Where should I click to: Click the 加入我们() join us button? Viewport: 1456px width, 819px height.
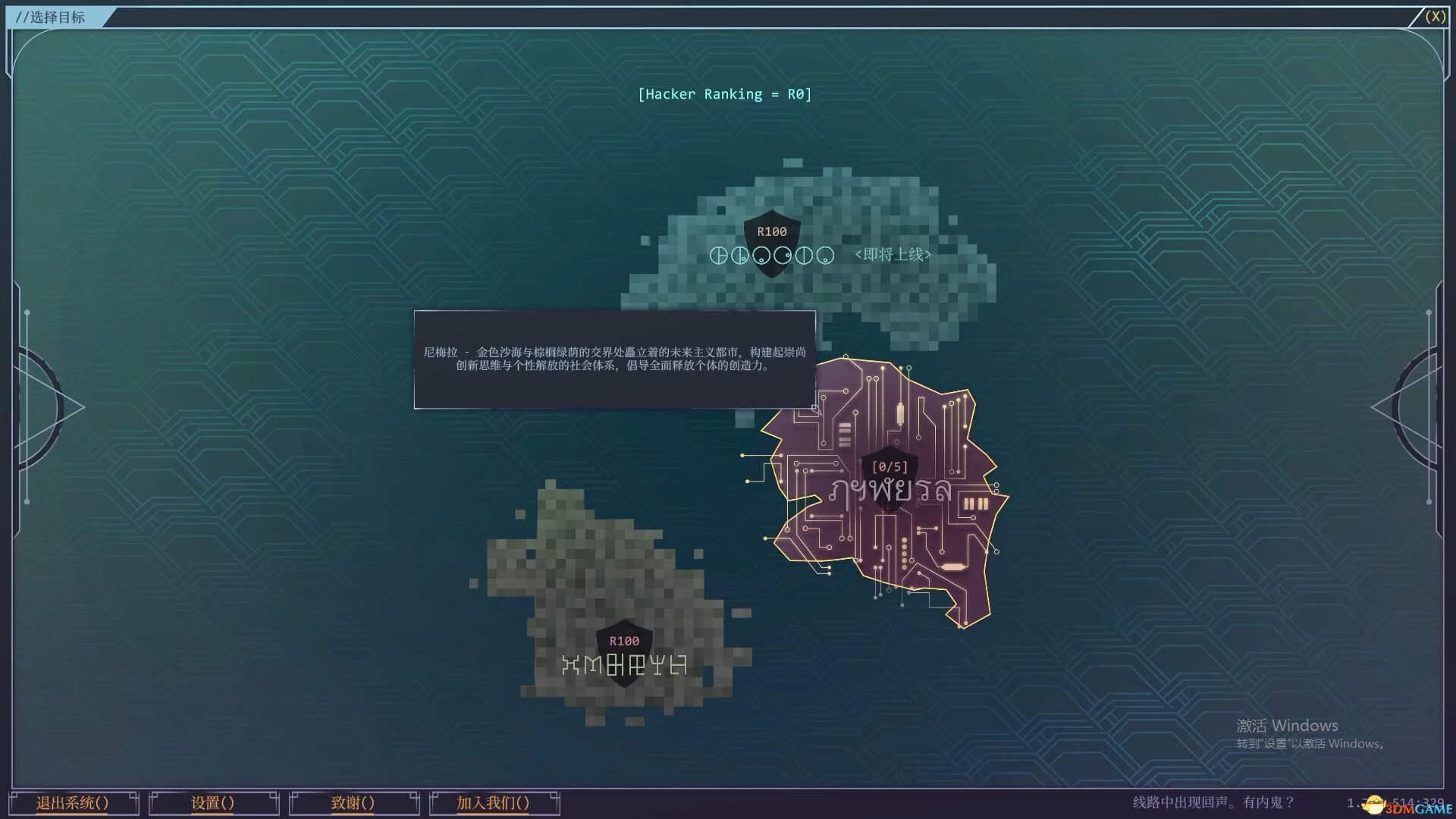[494, 802]
